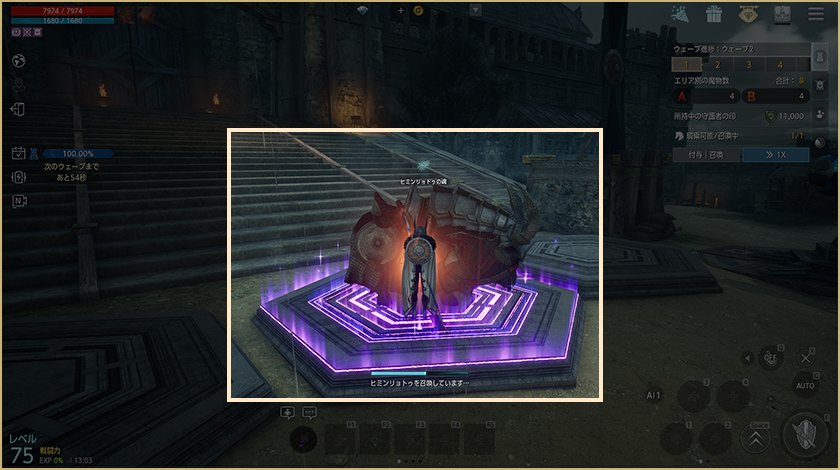This screenshot has height=470, width=840.
Task: Toggle the OFF button
Action: (770, 357)
